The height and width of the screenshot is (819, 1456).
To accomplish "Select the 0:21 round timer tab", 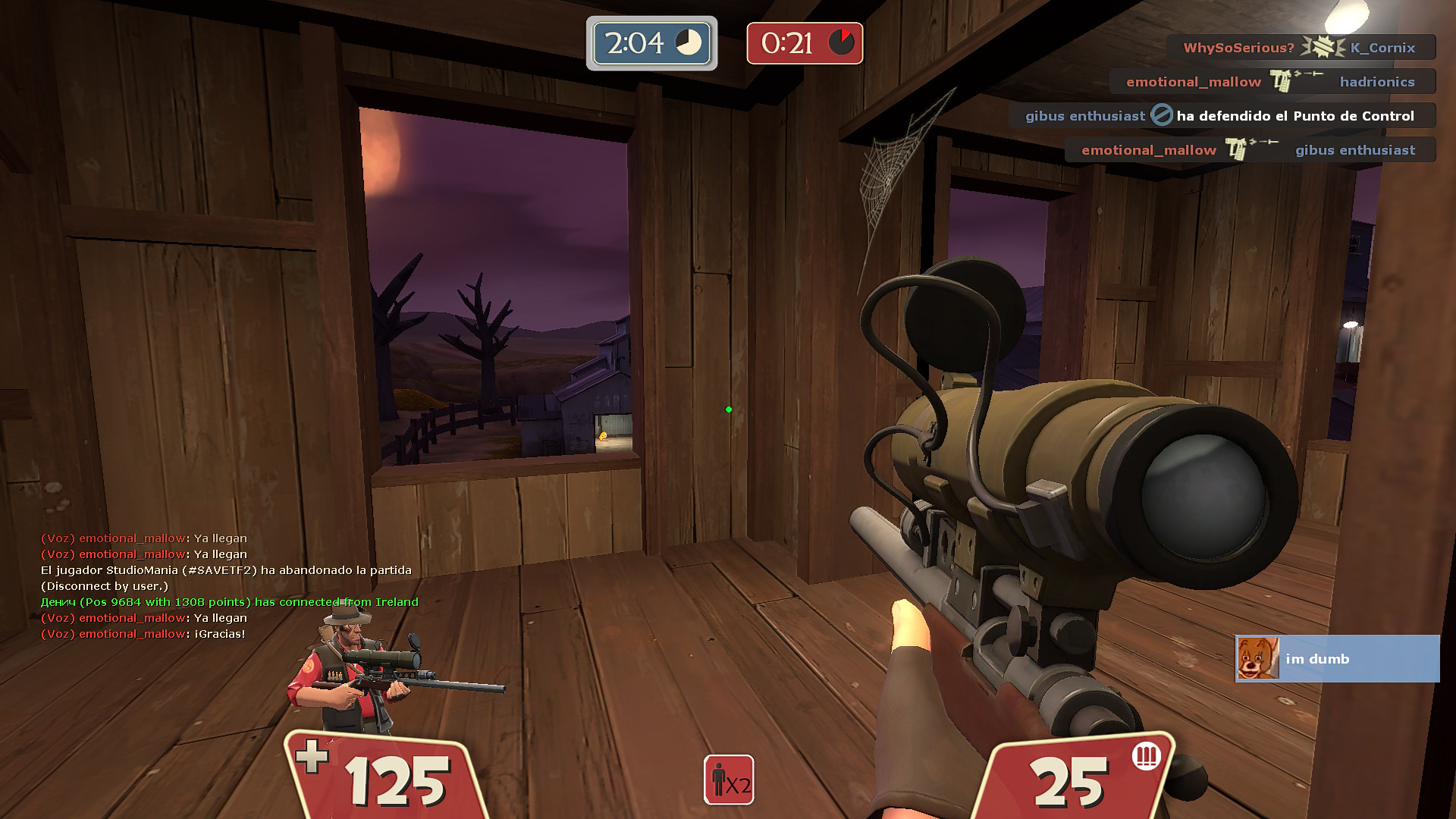I will tap(804, 43).
